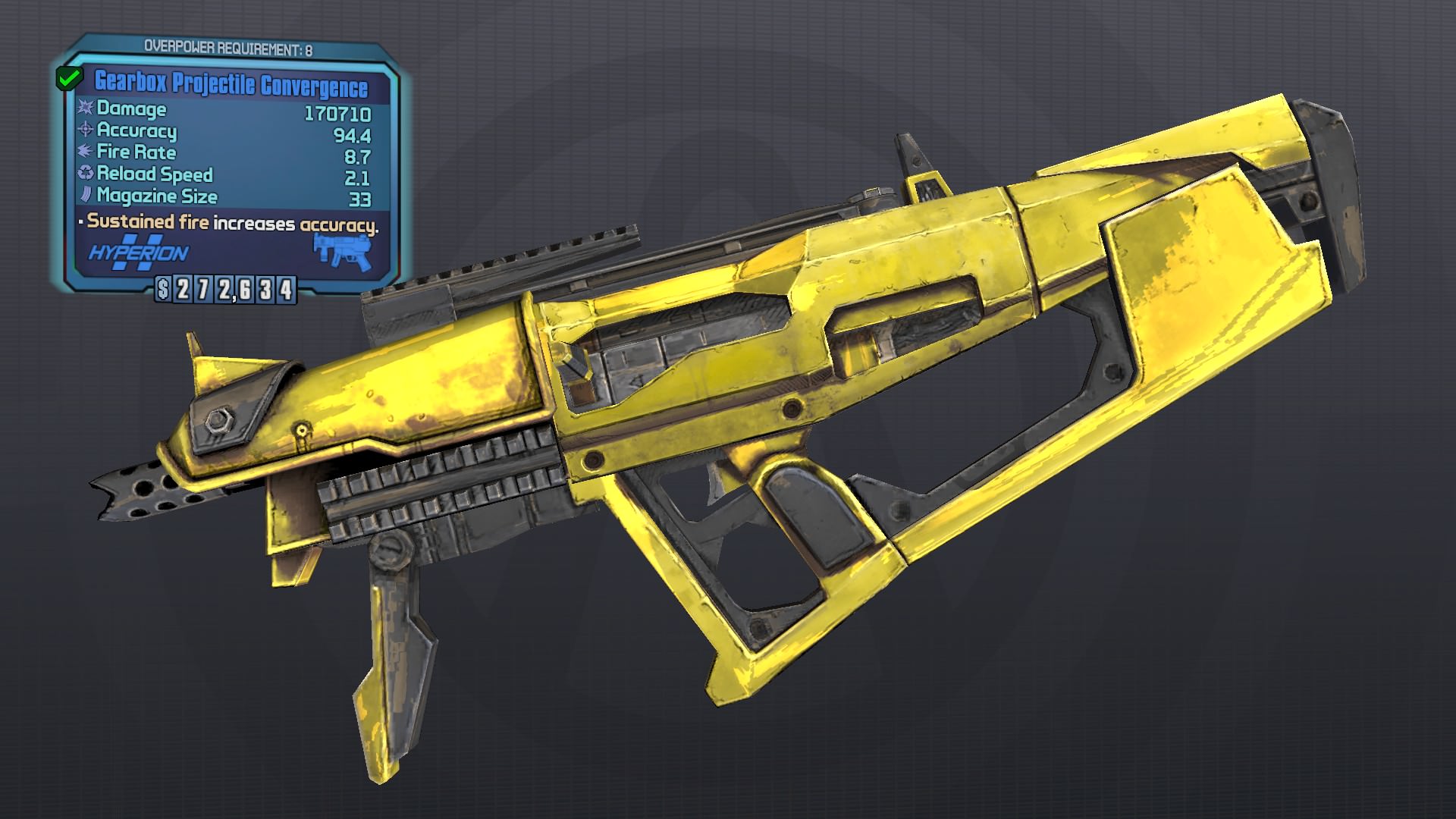Select the Damage burst icon
The height and width of the screenshot is (819, 1456).
click(x=83, y=109)
